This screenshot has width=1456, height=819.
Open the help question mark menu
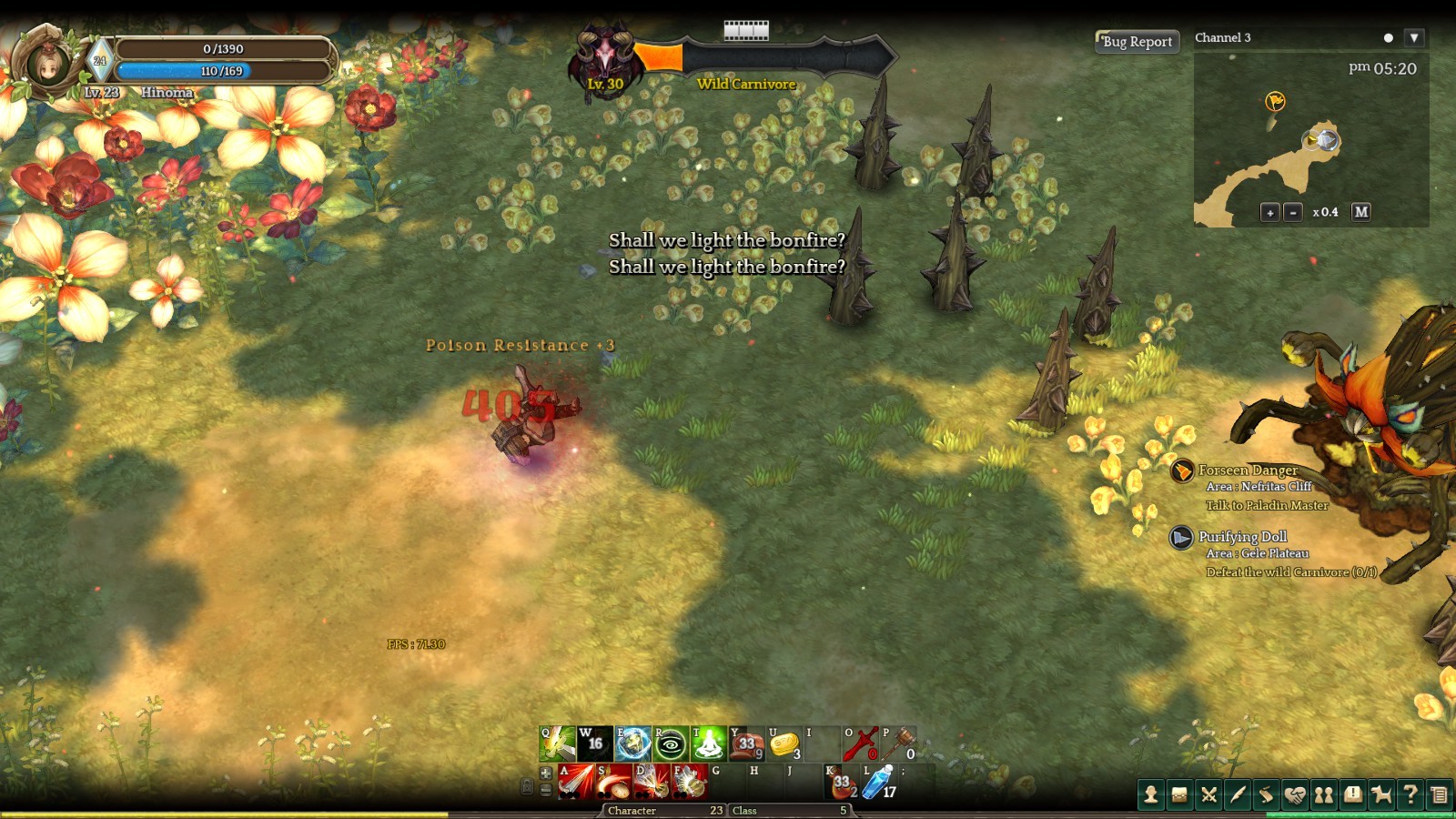pos(1410,795)
